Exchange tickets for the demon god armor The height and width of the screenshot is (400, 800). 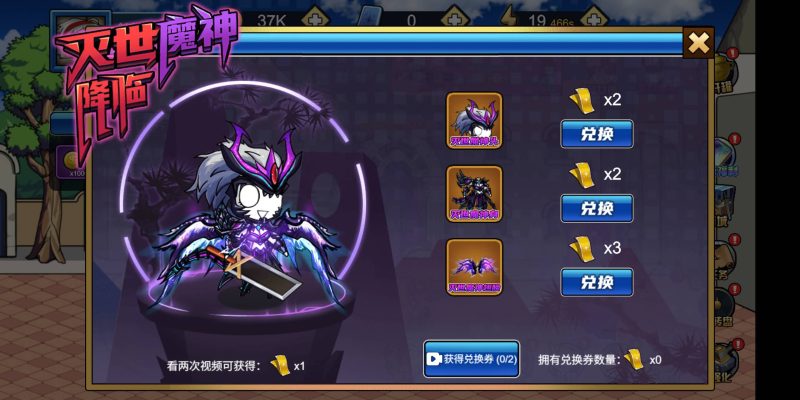click(x=596, y=208)
